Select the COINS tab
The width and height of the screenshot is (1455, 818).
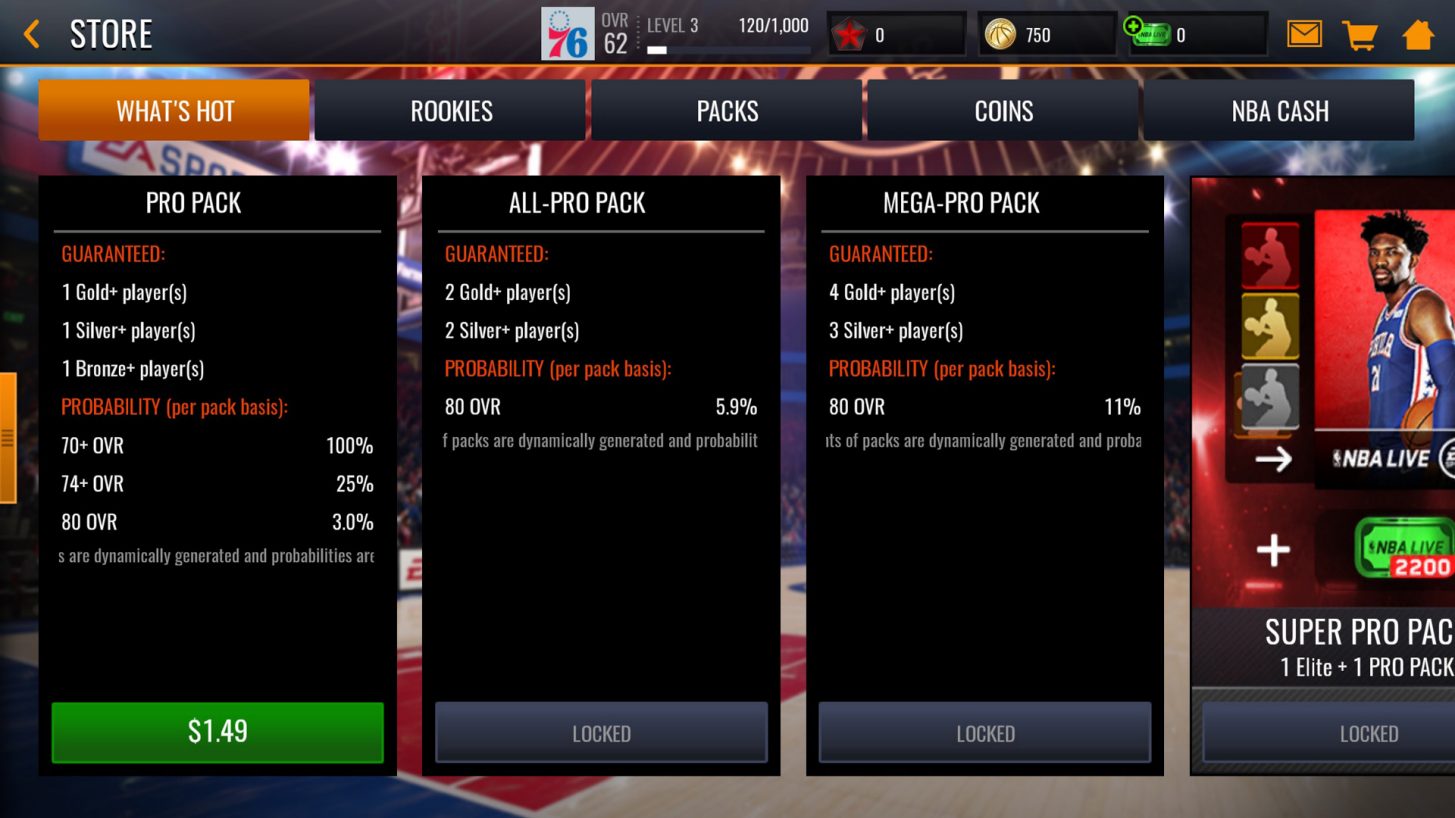[1002, 110]
